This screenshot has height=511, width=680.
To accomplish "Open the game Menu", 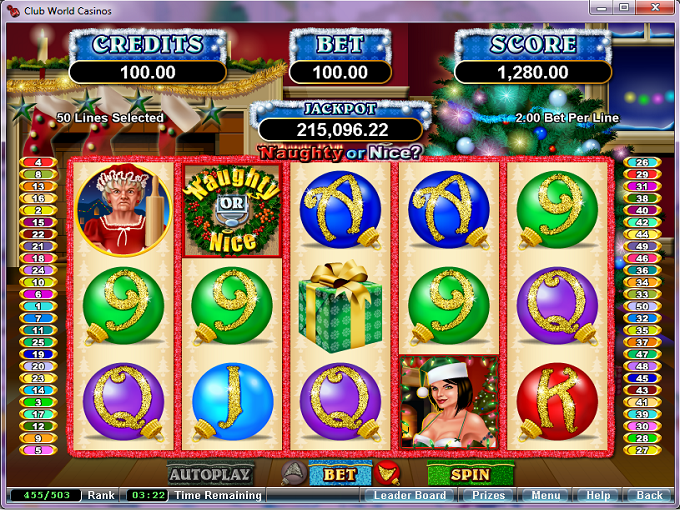I will 546,495.
